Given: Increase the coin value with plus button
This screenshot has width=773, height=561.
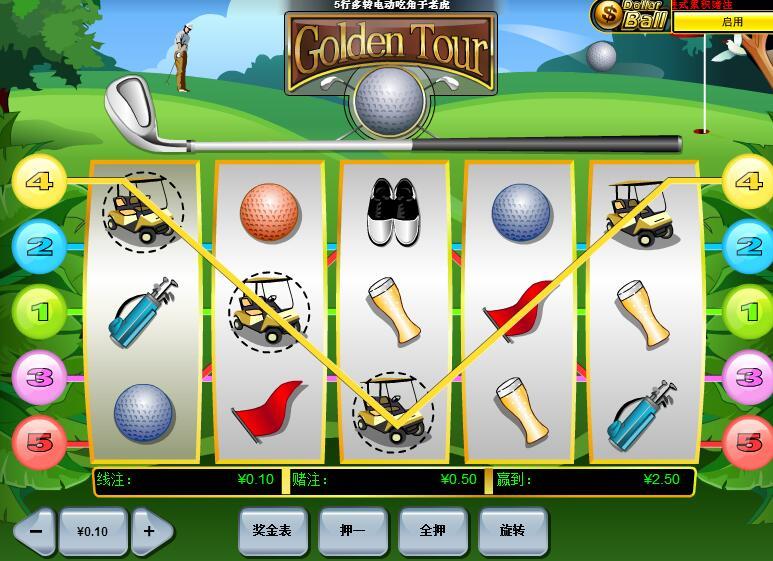Looking at the screenshot, I should pyautogui.click(x=151, y=531).
